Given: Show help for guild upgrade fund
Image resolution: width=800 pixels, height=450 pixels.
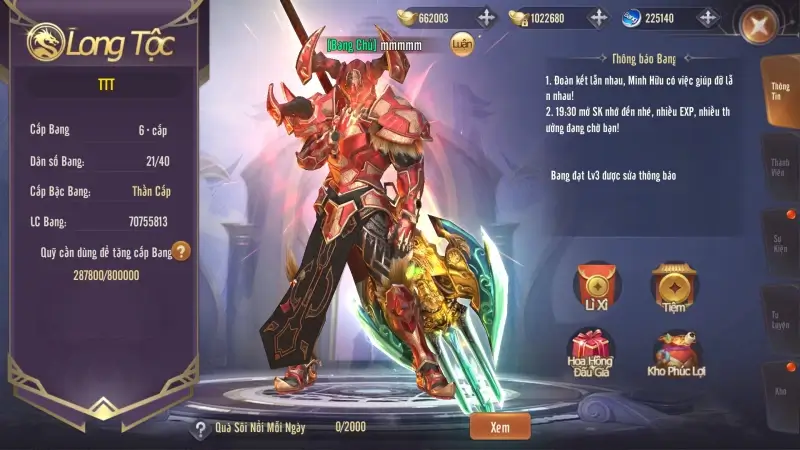Looking at the screenshot, I should coord(181,252).
